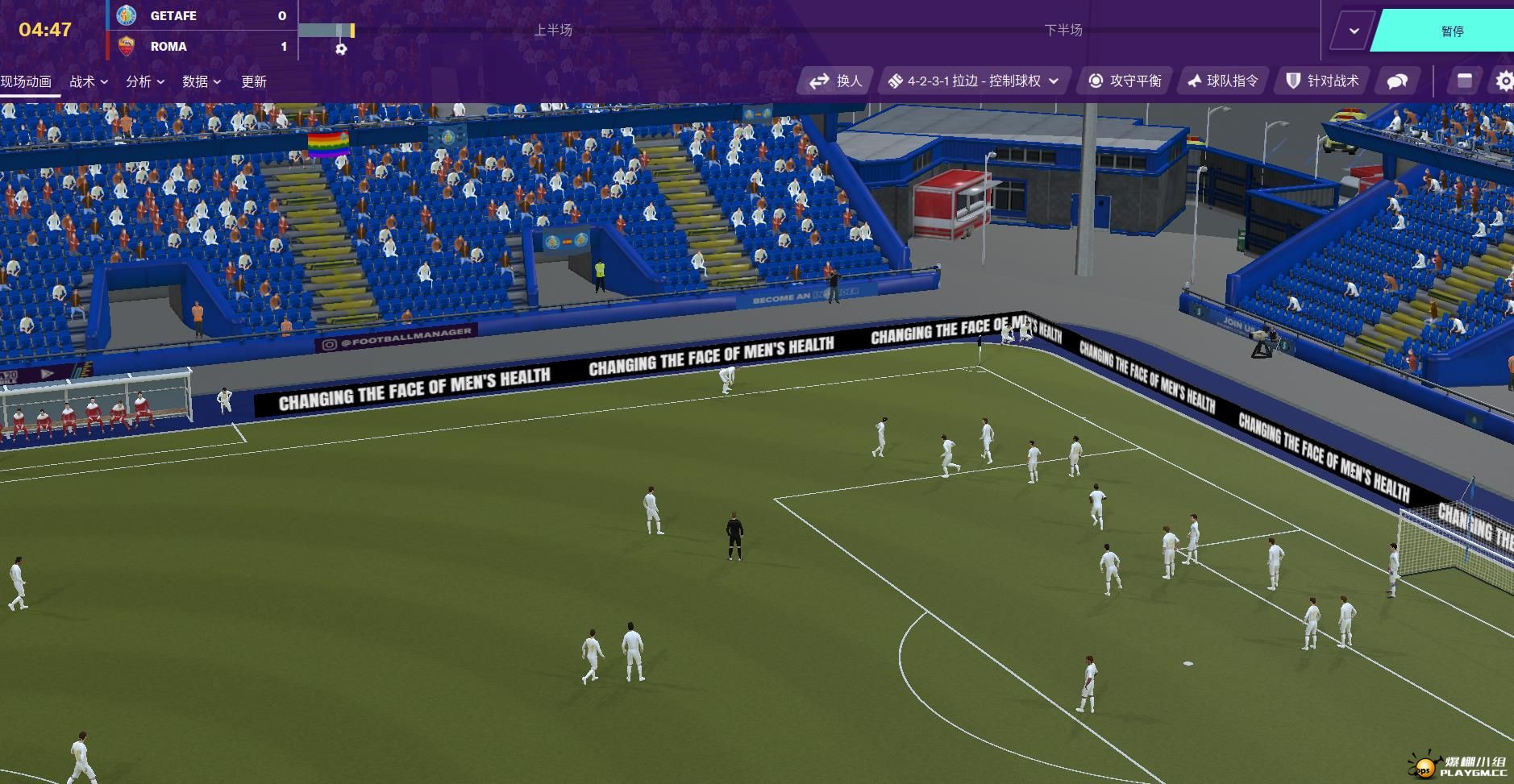
Task: Select the 更新 tab
Action: 254,81
